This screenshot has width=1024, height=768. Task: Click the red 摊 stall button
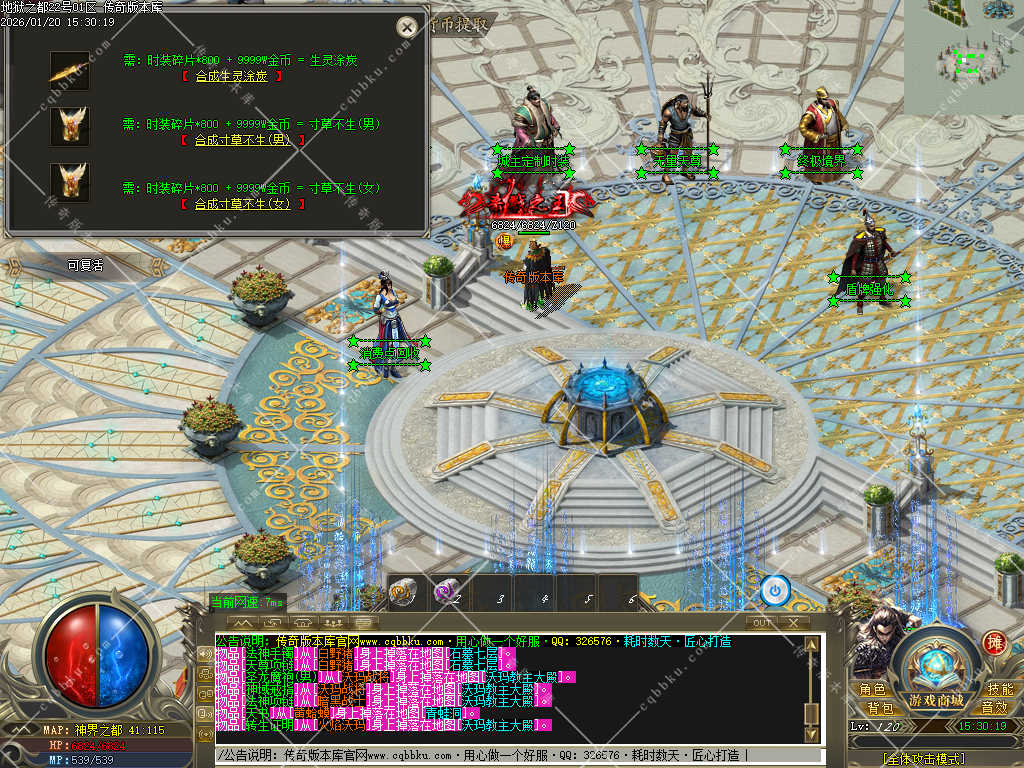(994, 643)
